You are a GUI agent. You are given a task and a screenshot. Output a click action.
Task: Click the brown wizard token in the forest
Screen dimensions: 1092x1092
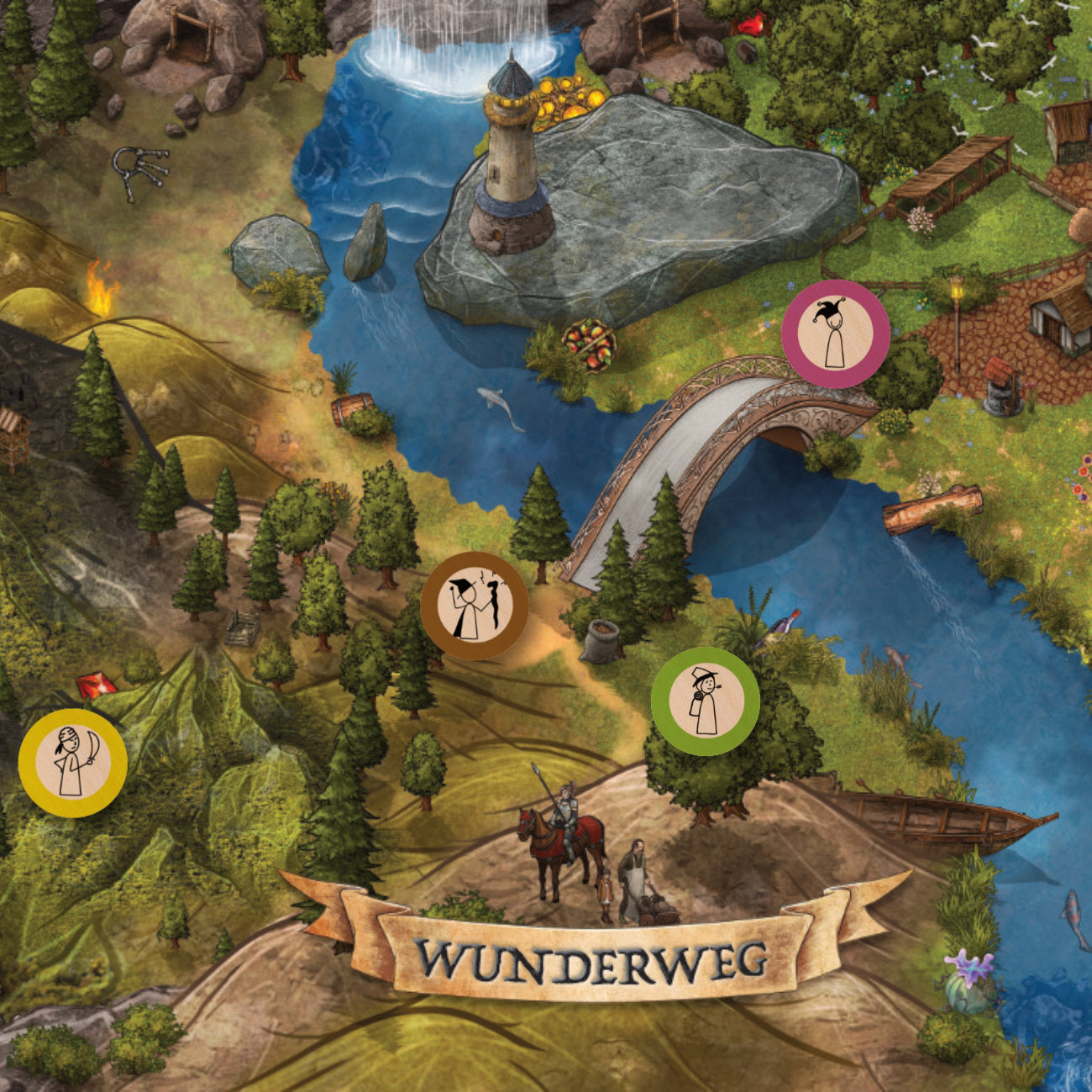tap(475, 606)
